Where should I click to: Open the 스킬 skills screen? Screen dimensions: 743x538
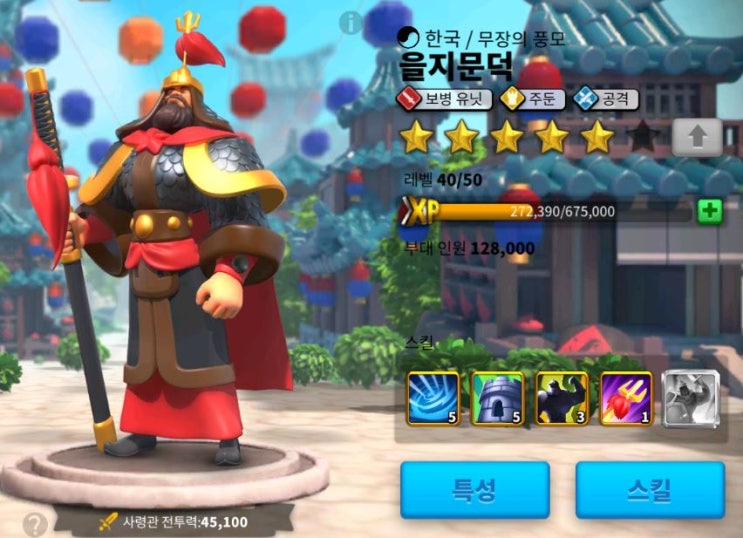649,489
